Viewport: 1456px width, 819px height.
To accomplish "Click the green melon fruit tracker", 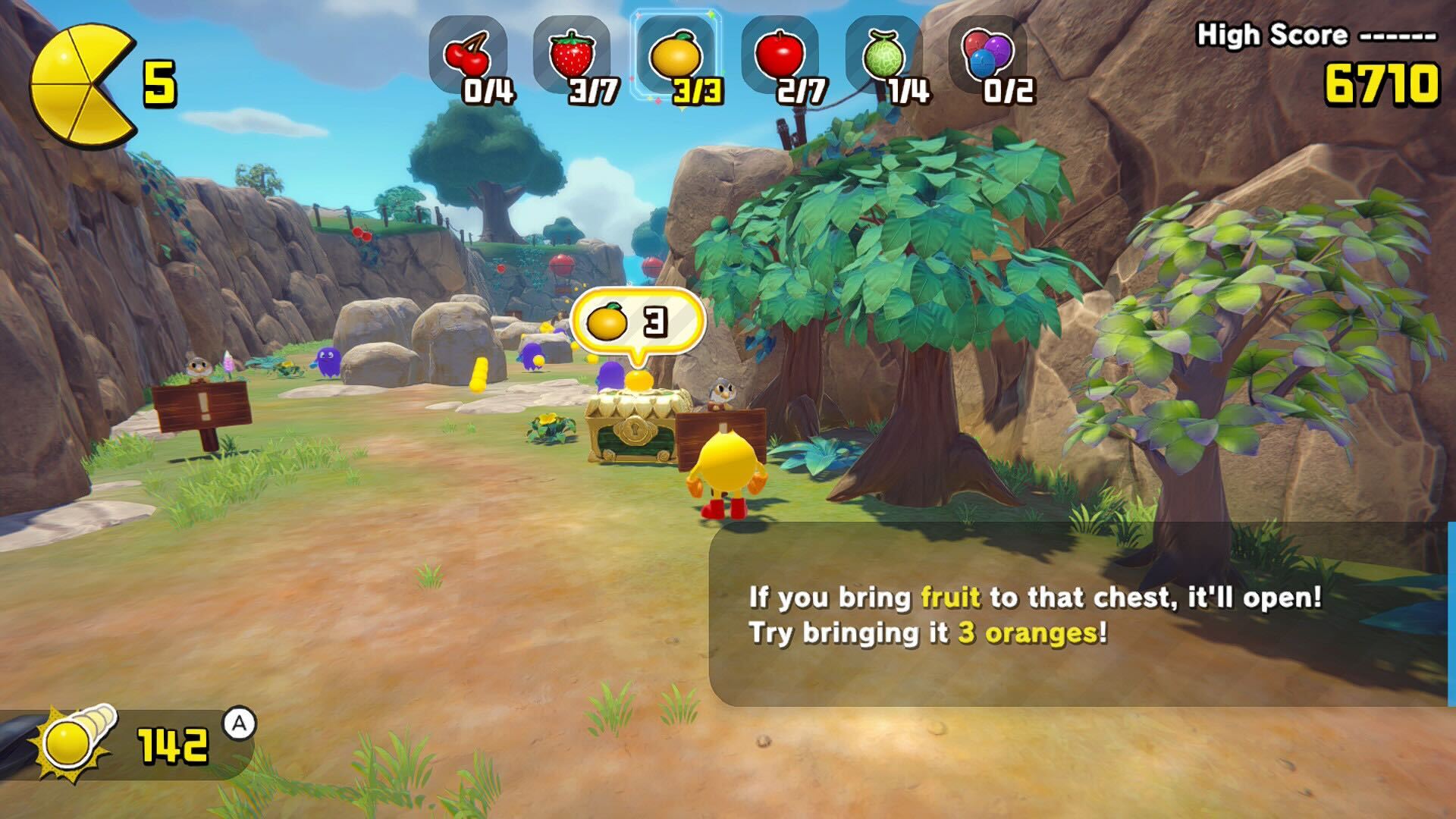I will [x=884, y=55].
